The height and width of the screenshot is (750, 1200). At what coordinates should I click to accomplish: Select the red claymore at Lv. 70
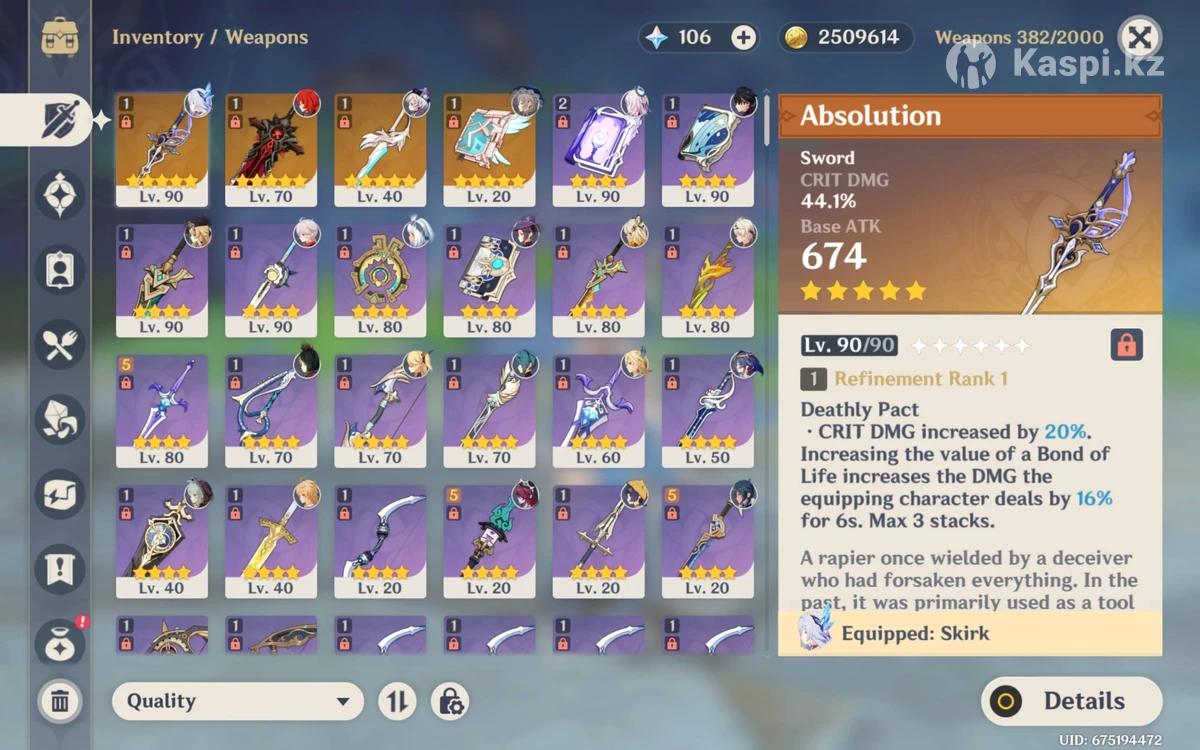271,148
